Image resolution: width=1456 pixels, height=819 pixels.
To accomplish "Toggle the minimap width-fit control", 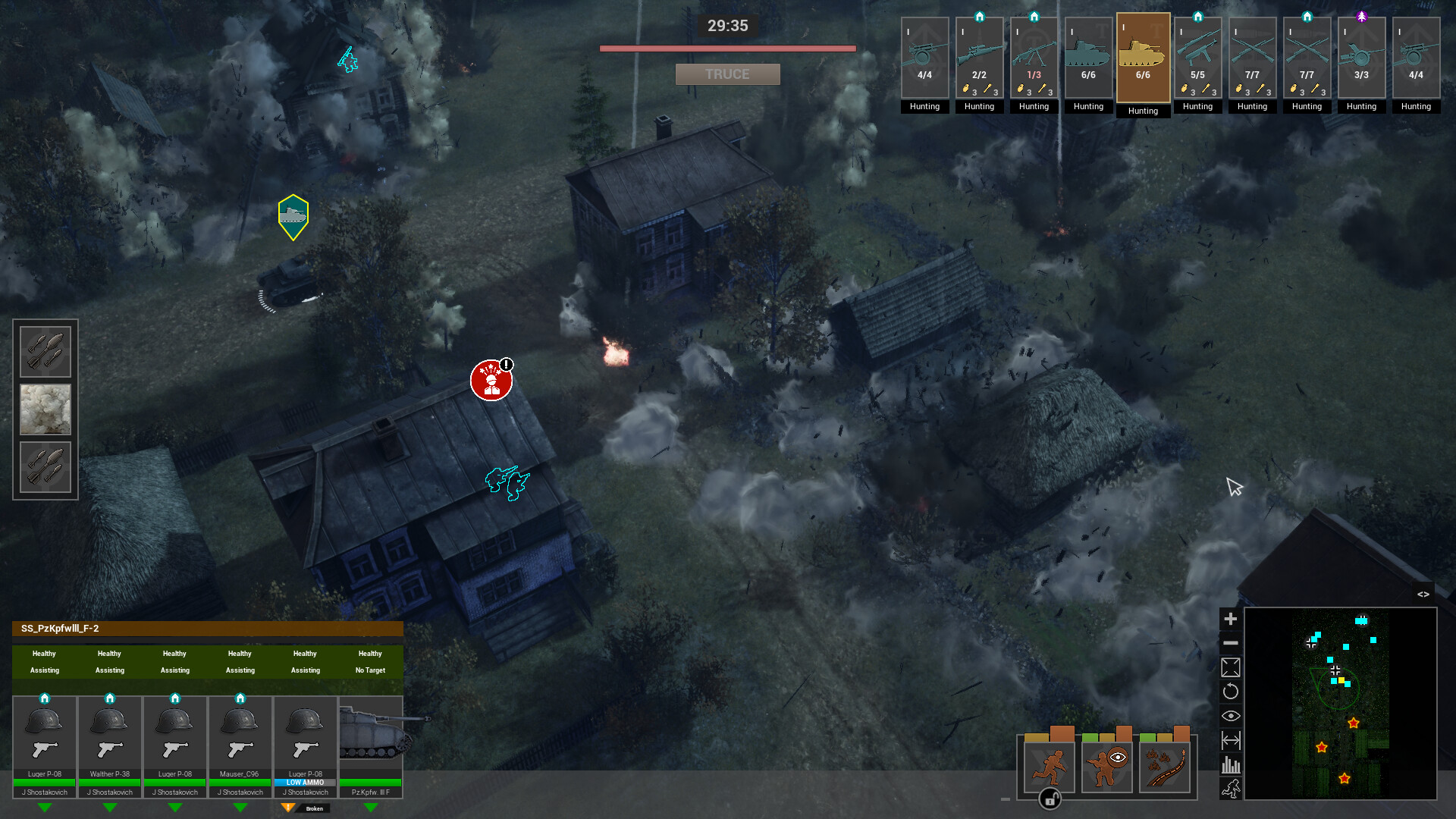I will point(1231,740).
